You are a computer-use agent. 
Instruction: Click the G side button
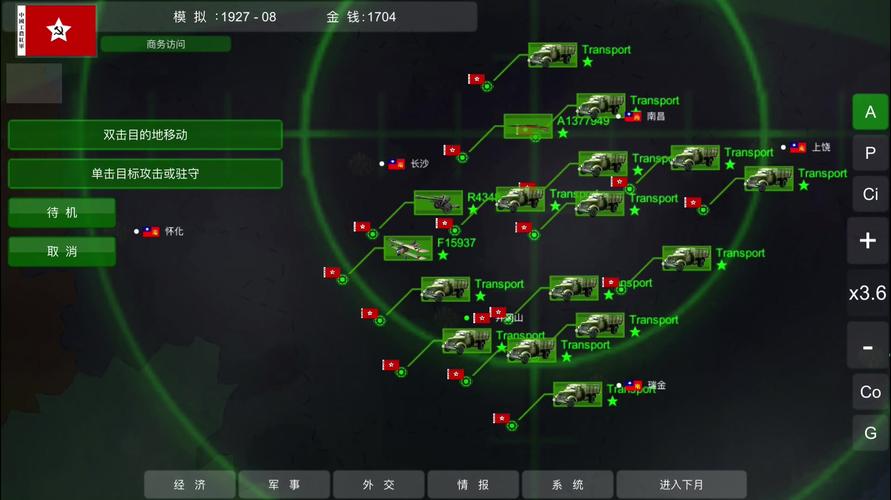(x=870, y=433)
